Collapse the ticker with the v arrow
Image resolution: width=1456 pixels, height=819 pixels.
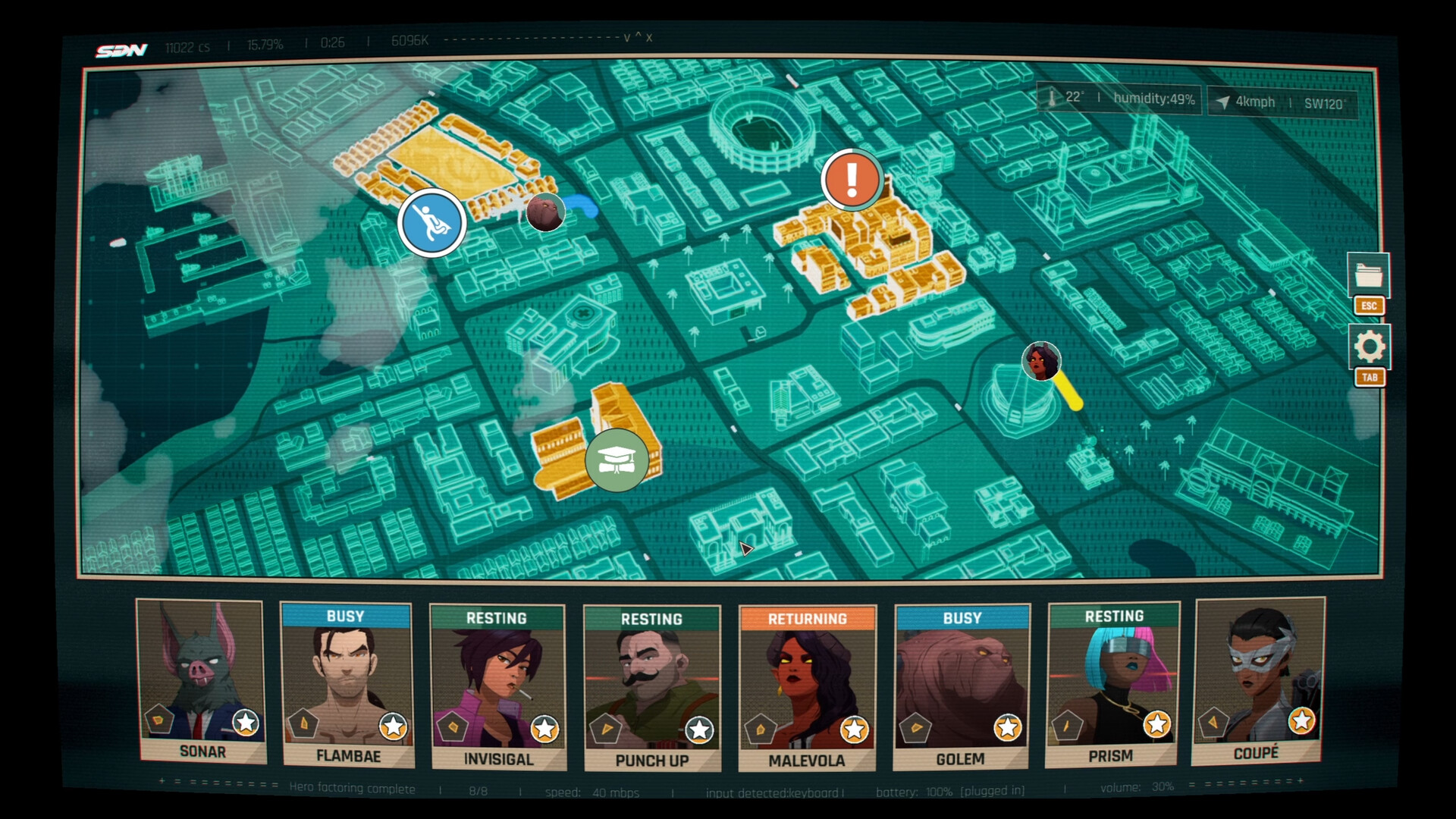627,36
